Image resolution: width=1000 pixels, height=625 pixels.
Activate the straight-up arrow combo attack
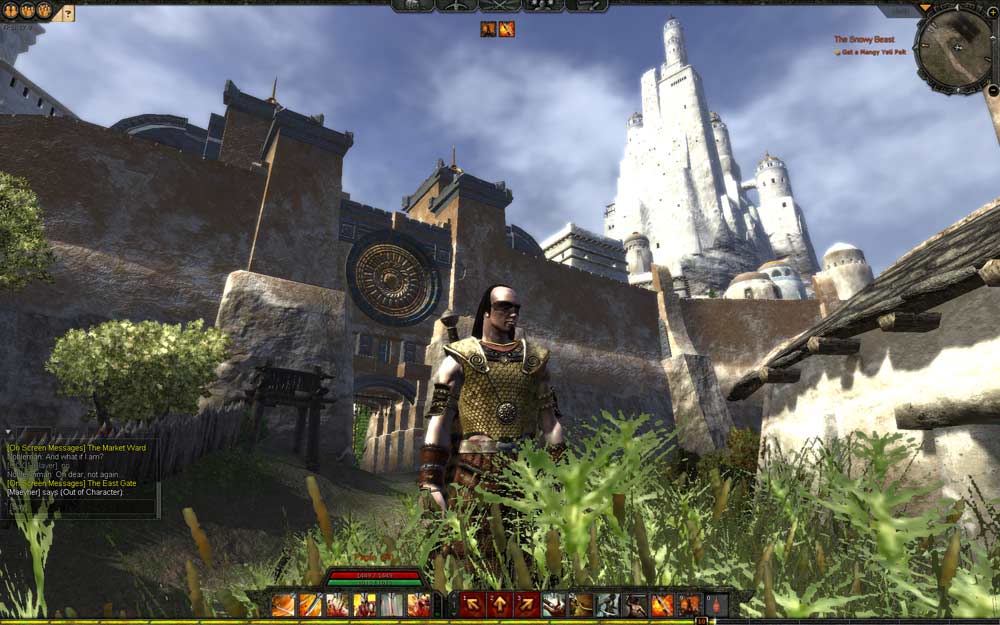click(499, 604)
